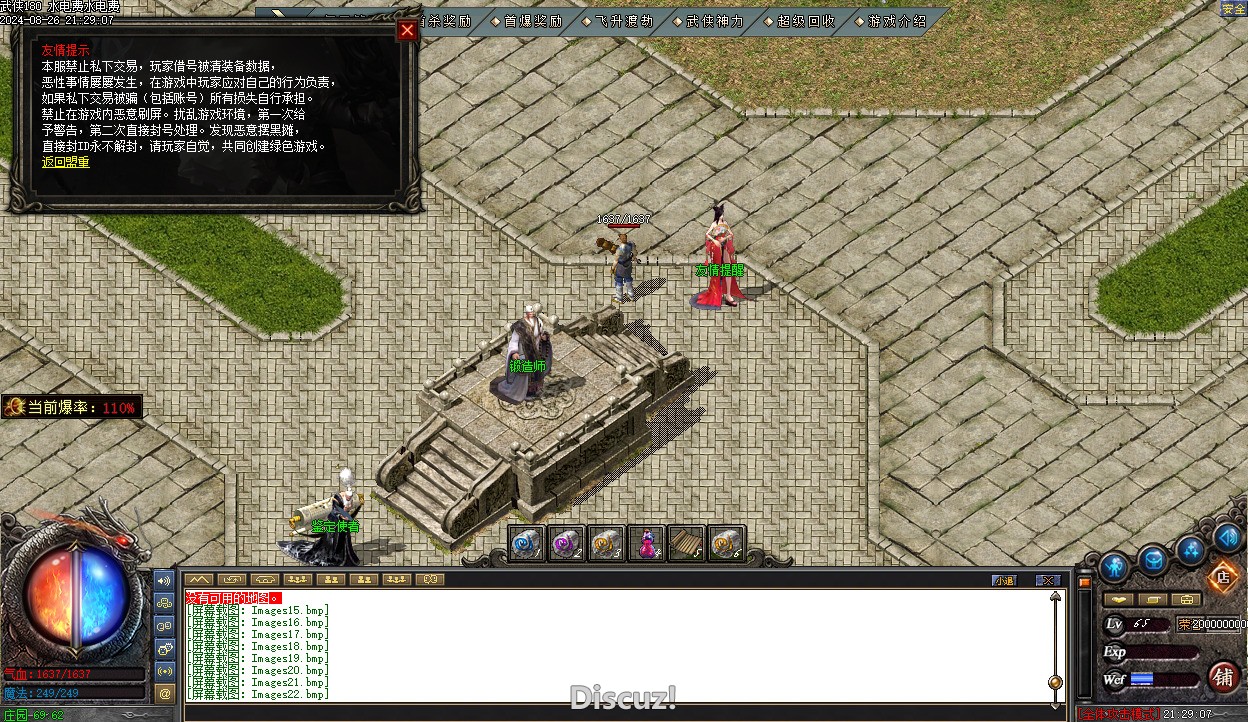This screenshot has width=1248, height=722.
Task: Open the bag chest round icon
Action: 1153,560
